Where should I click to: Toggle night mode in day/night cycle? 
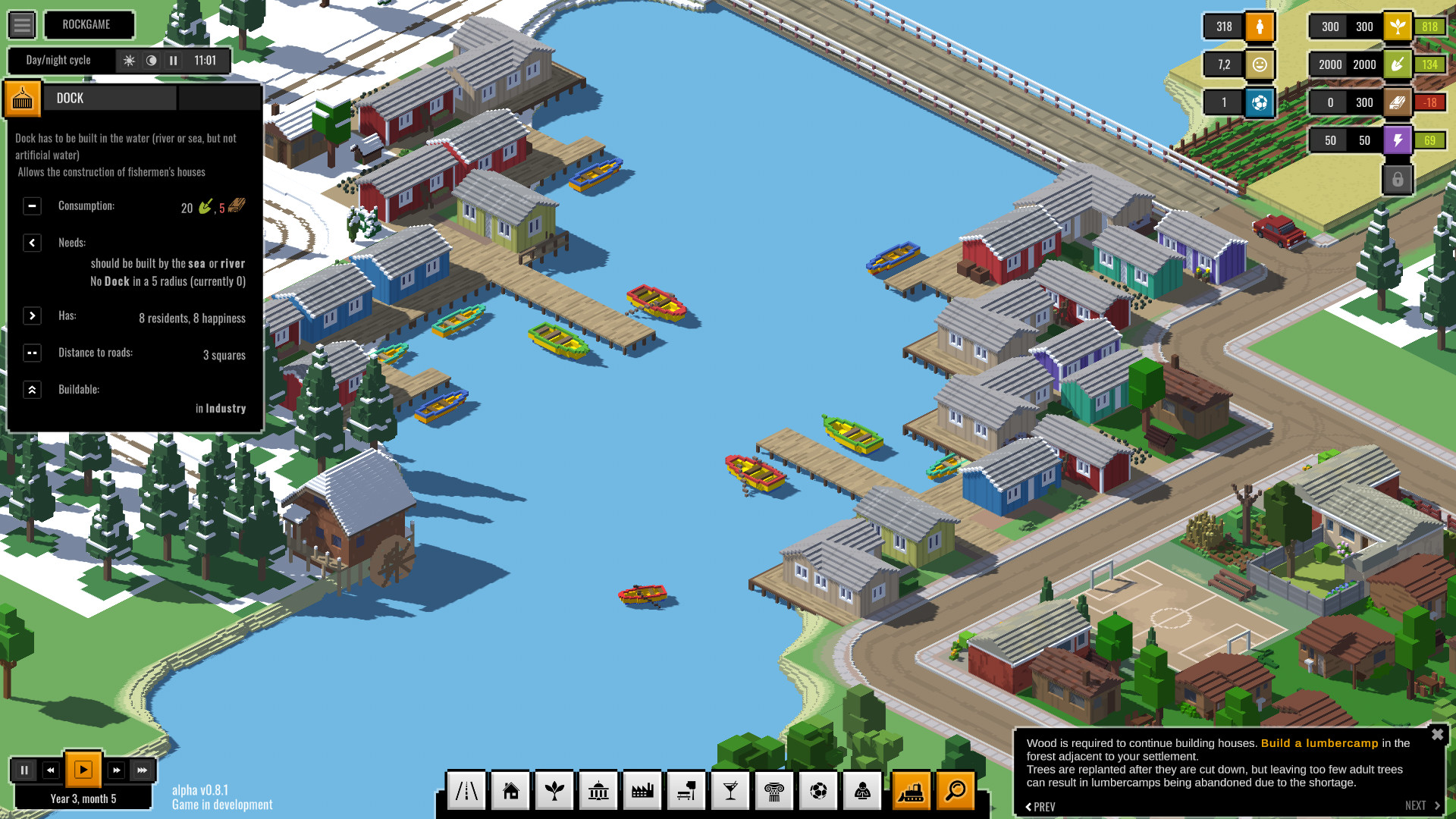pyautogui.click(x=152, y=61)
